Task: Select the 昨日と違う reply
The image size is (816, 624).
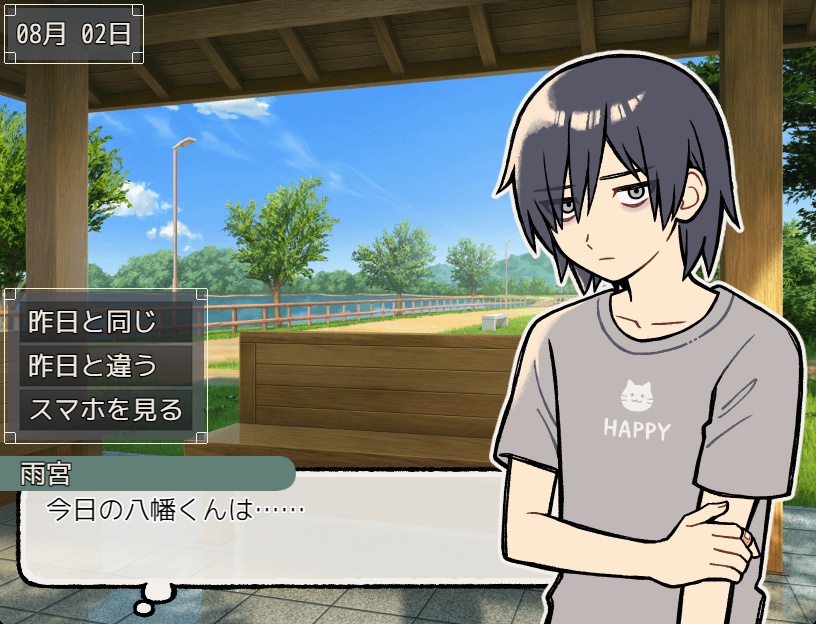Action: click(105, 366)
